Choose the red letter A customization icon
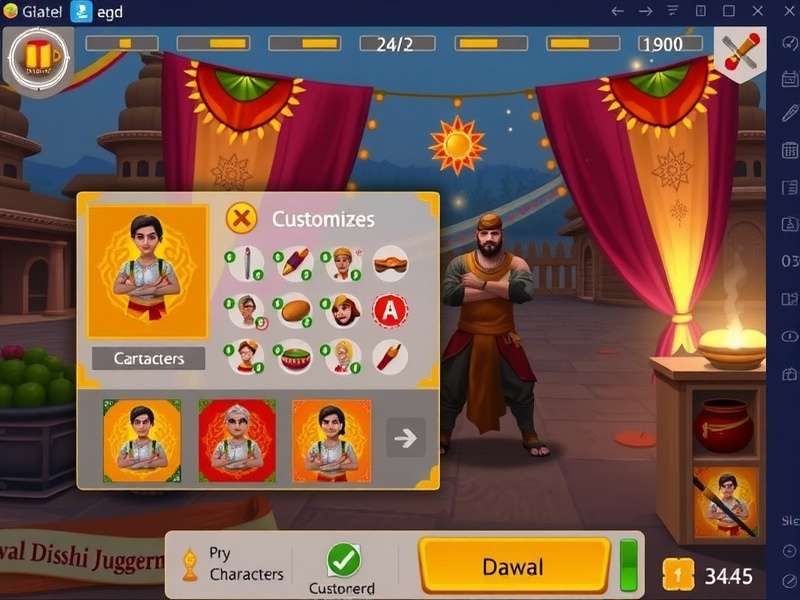The height and width of the screenshot is (600, 800). [x=390, y=311]
